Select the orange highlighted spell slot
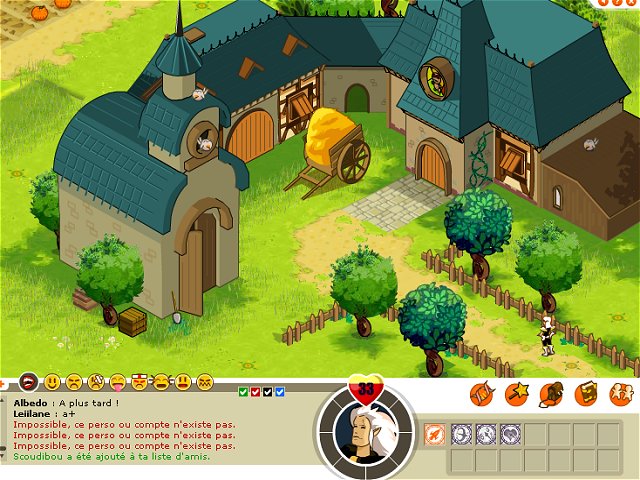The height and width of the screenshot is (480, 640). pyautogui.click(x=434, y=434)
